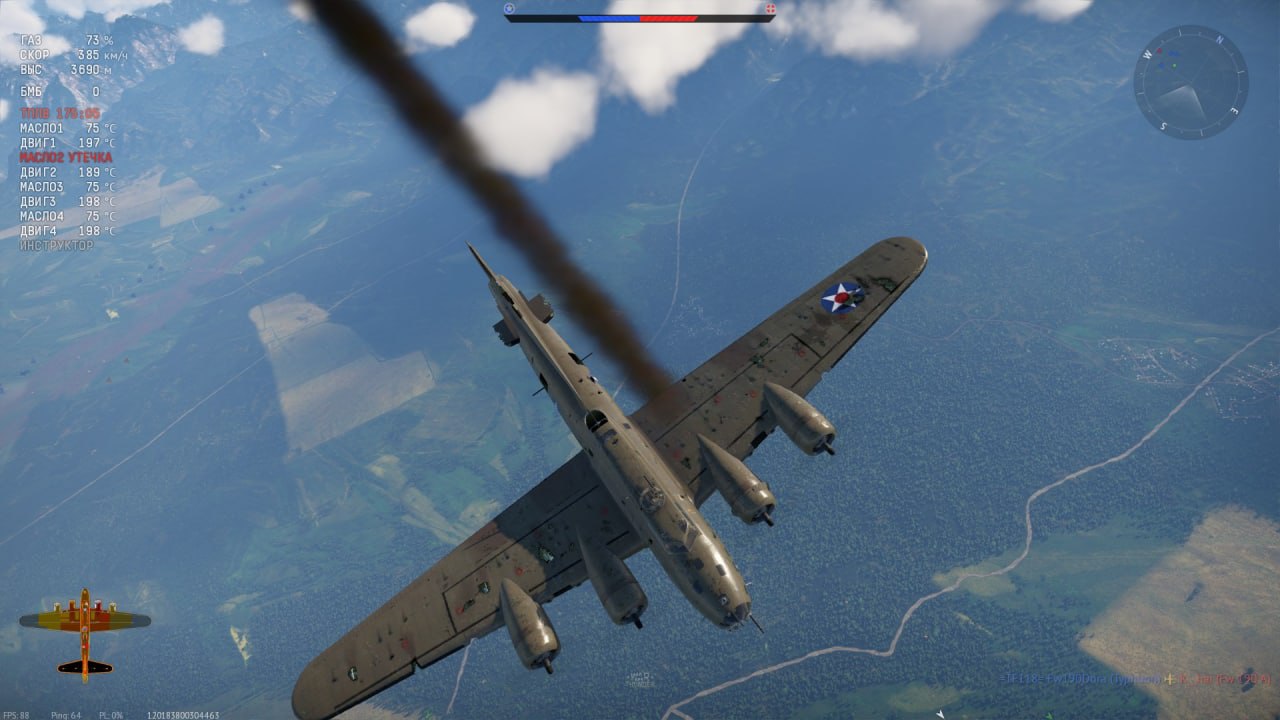Click the circular compass minimap
This screenshot has height=720, width=1280.
click(x=1190, y=82)
